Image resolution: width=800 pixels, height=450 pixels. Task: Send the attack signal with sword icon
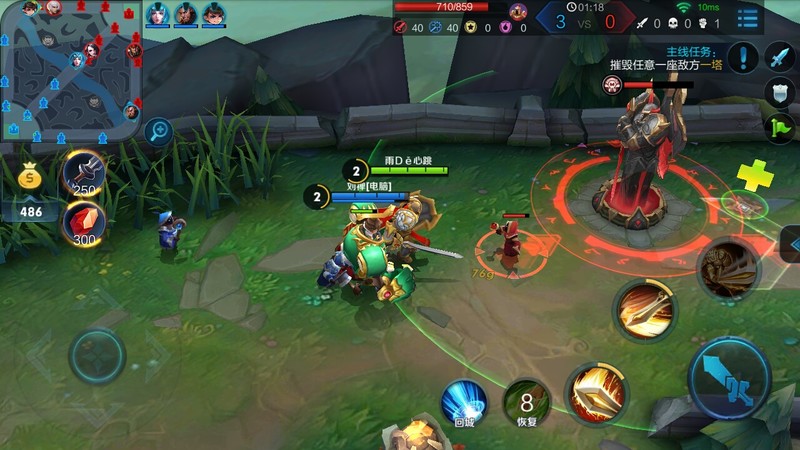[x=780, y=57]
